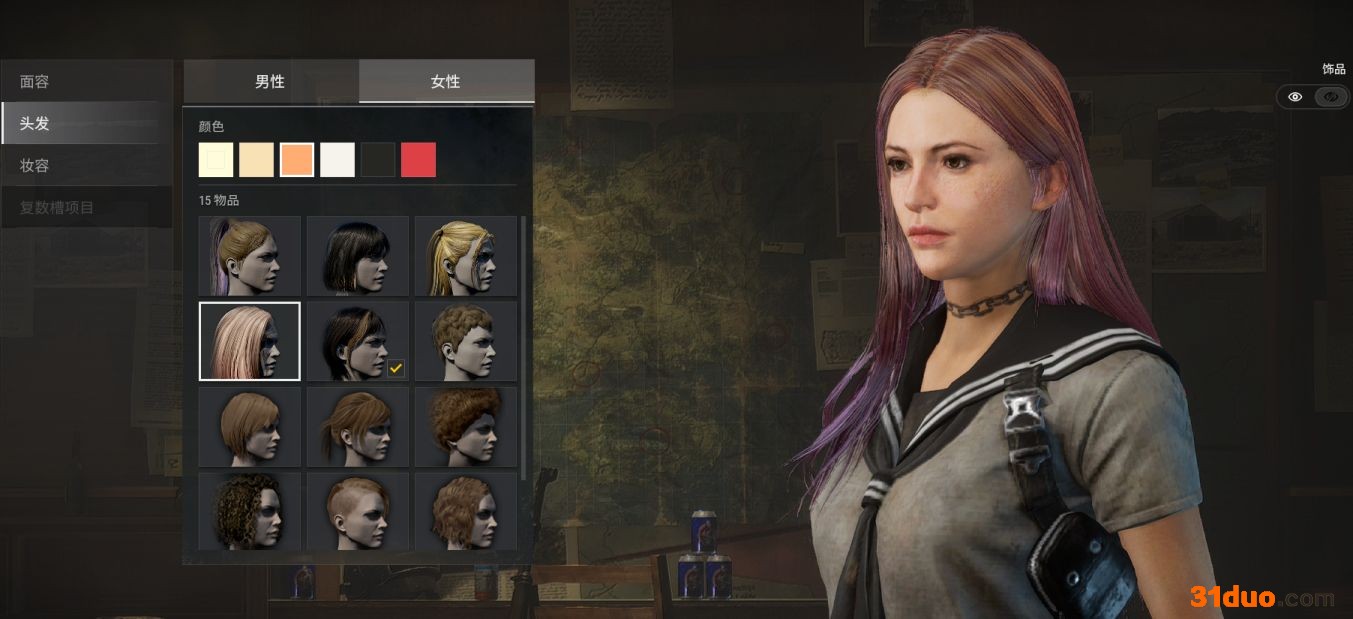The image size is (1353, 619).
Task: Choose the blonde pigtails hairstyle
Action: pyautogui.click(x=466, y=256)
